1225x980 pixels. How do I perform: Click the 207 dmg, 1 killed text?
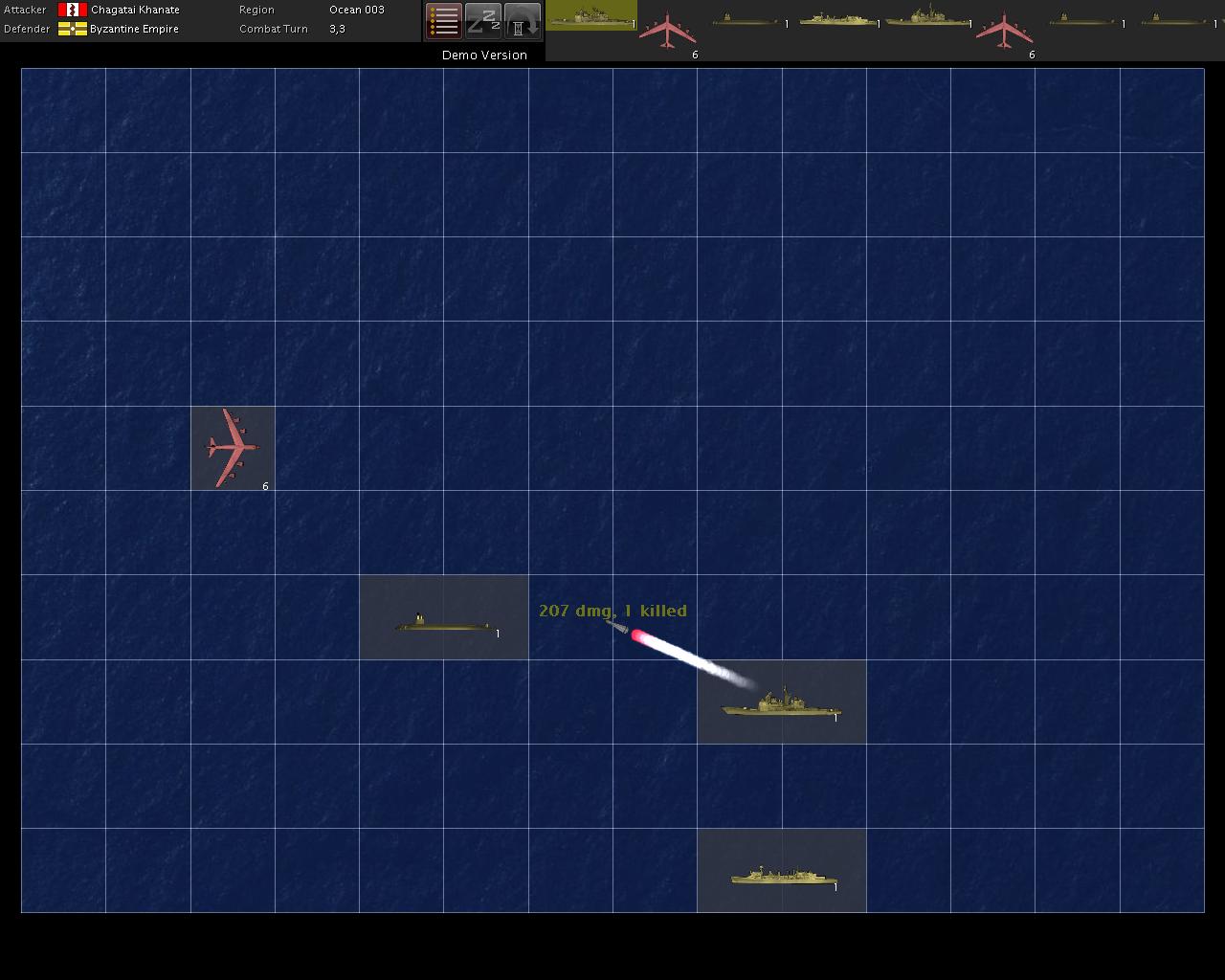click(613, 610)
